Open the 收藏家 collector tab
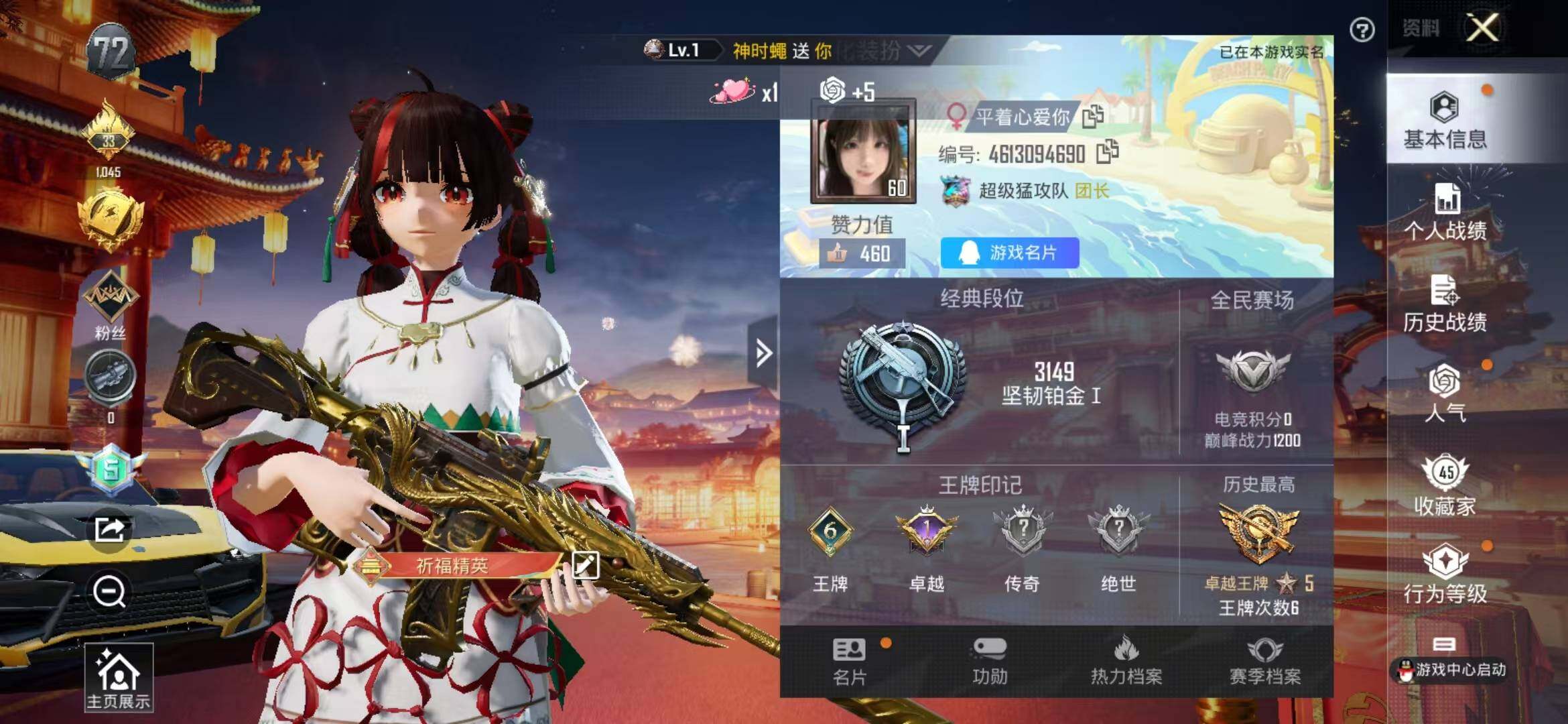 click(x=1445, y=487)
